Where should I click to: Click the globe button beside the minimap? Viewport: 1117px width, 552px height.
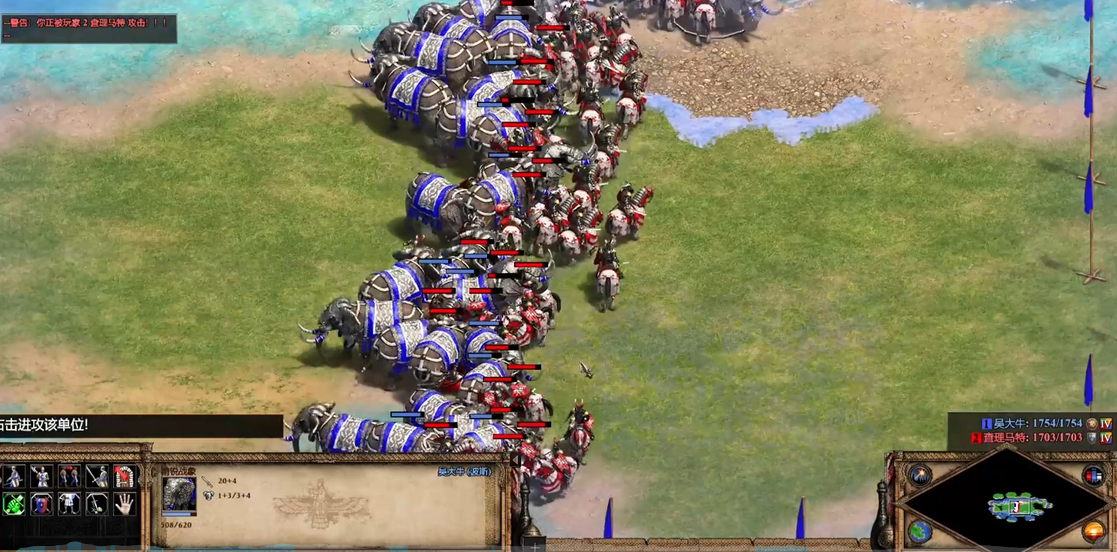[x=920, y=531]
